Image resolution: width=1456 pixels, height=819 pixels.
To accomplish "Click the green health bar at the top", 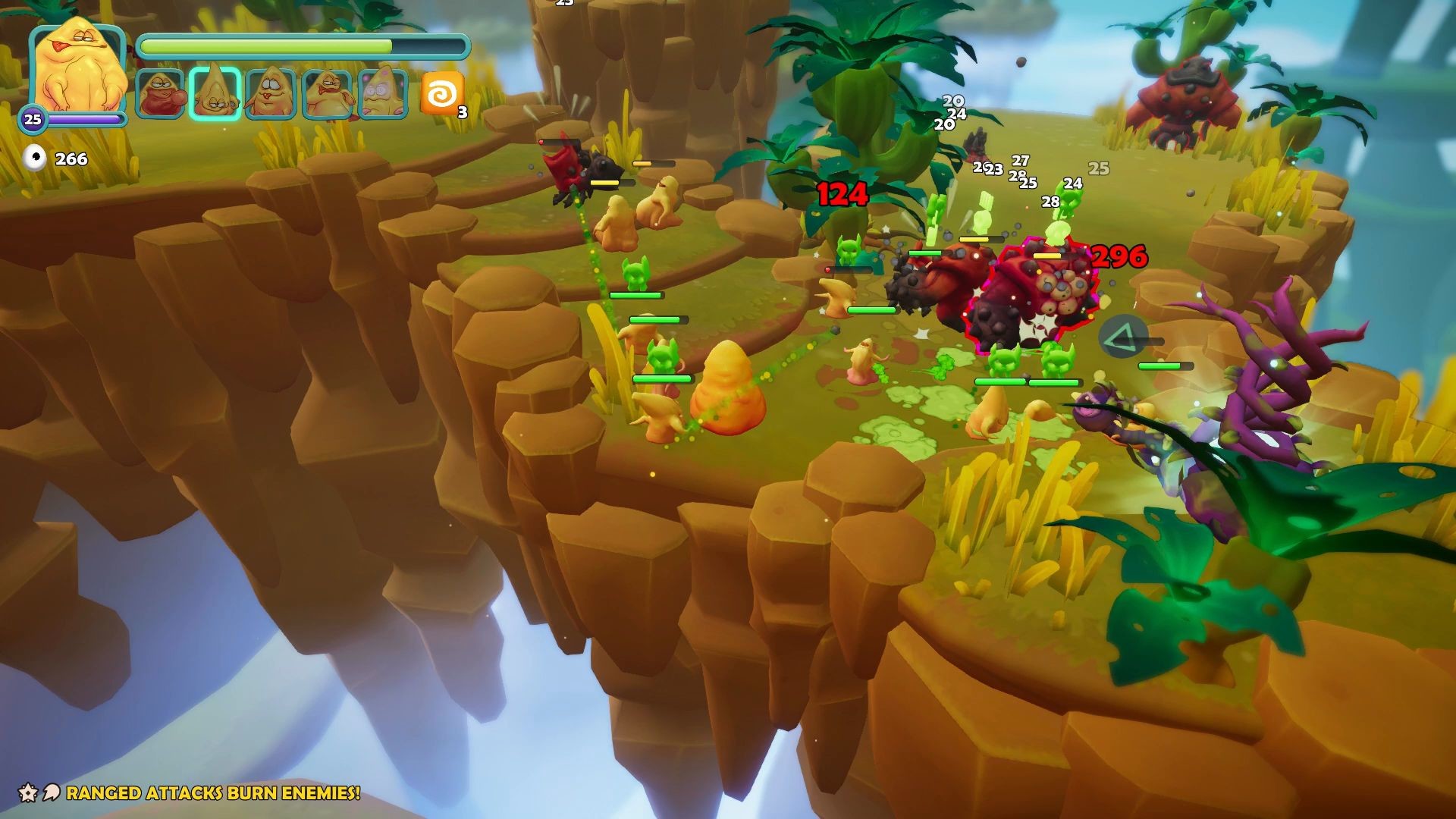I will tap(303, 45).
